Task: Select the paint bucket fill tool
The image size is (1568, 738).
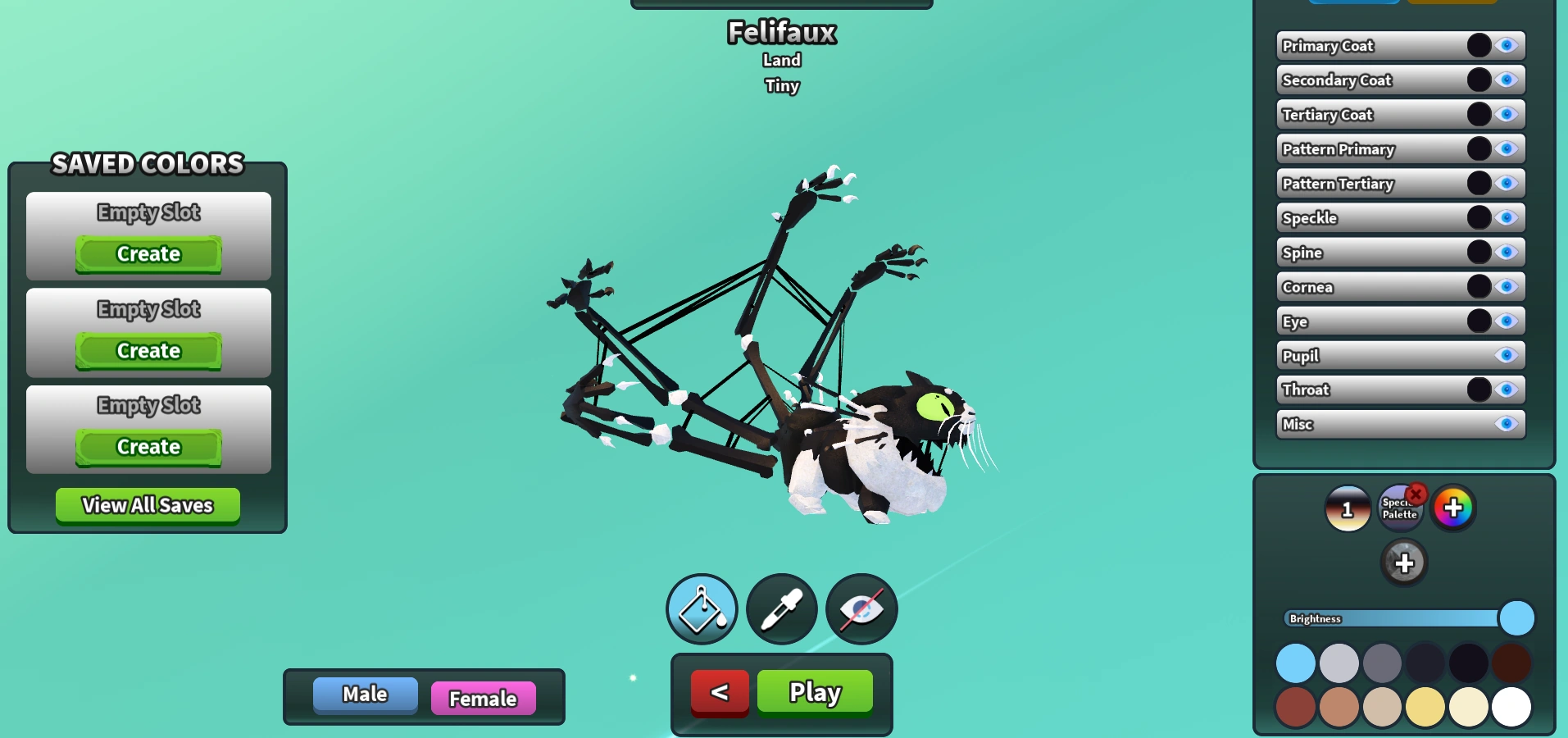Action: pos(701,608)
